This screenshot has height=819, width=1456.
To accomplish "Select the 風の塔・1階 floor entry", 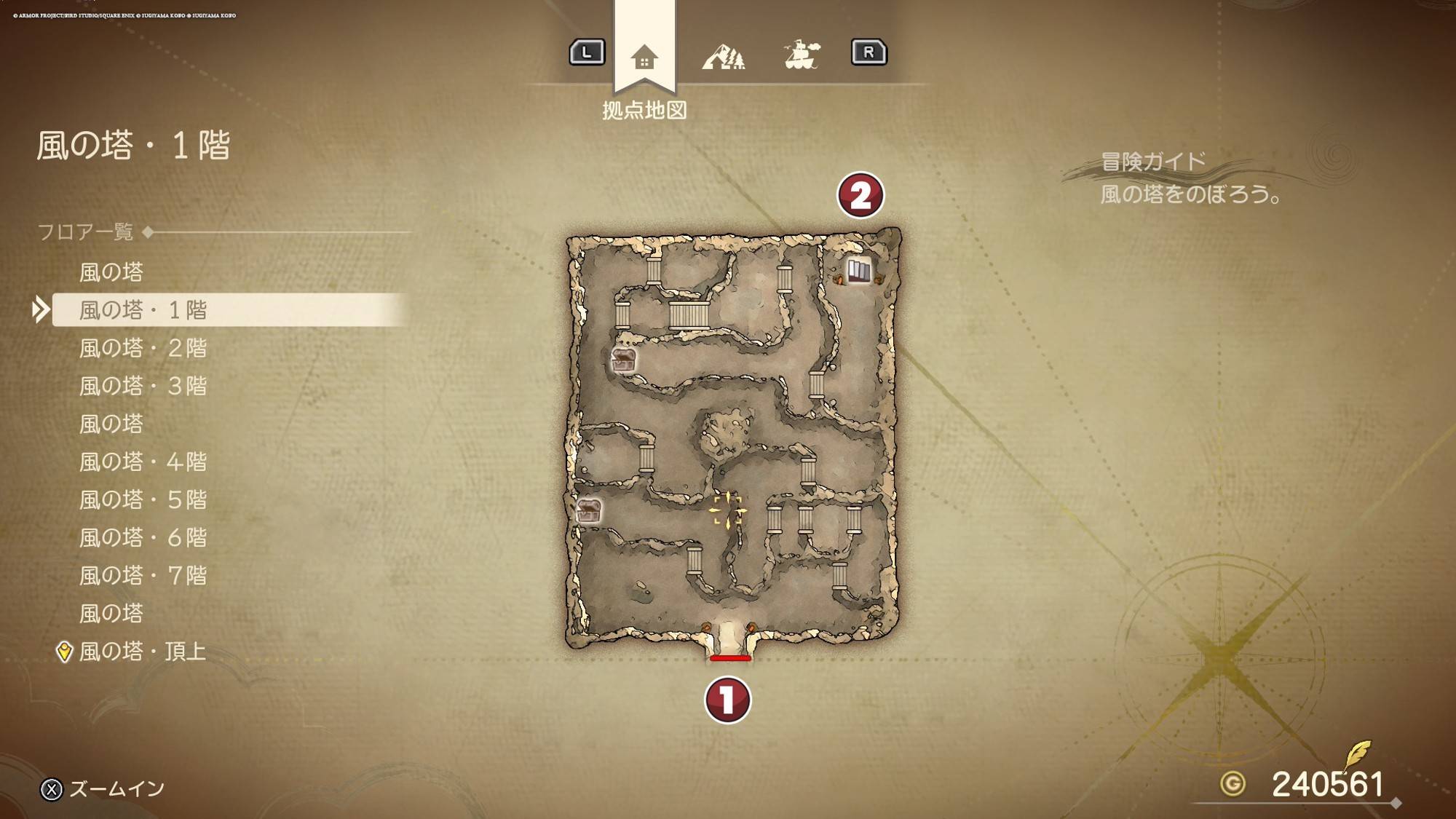I will (143, 310).
